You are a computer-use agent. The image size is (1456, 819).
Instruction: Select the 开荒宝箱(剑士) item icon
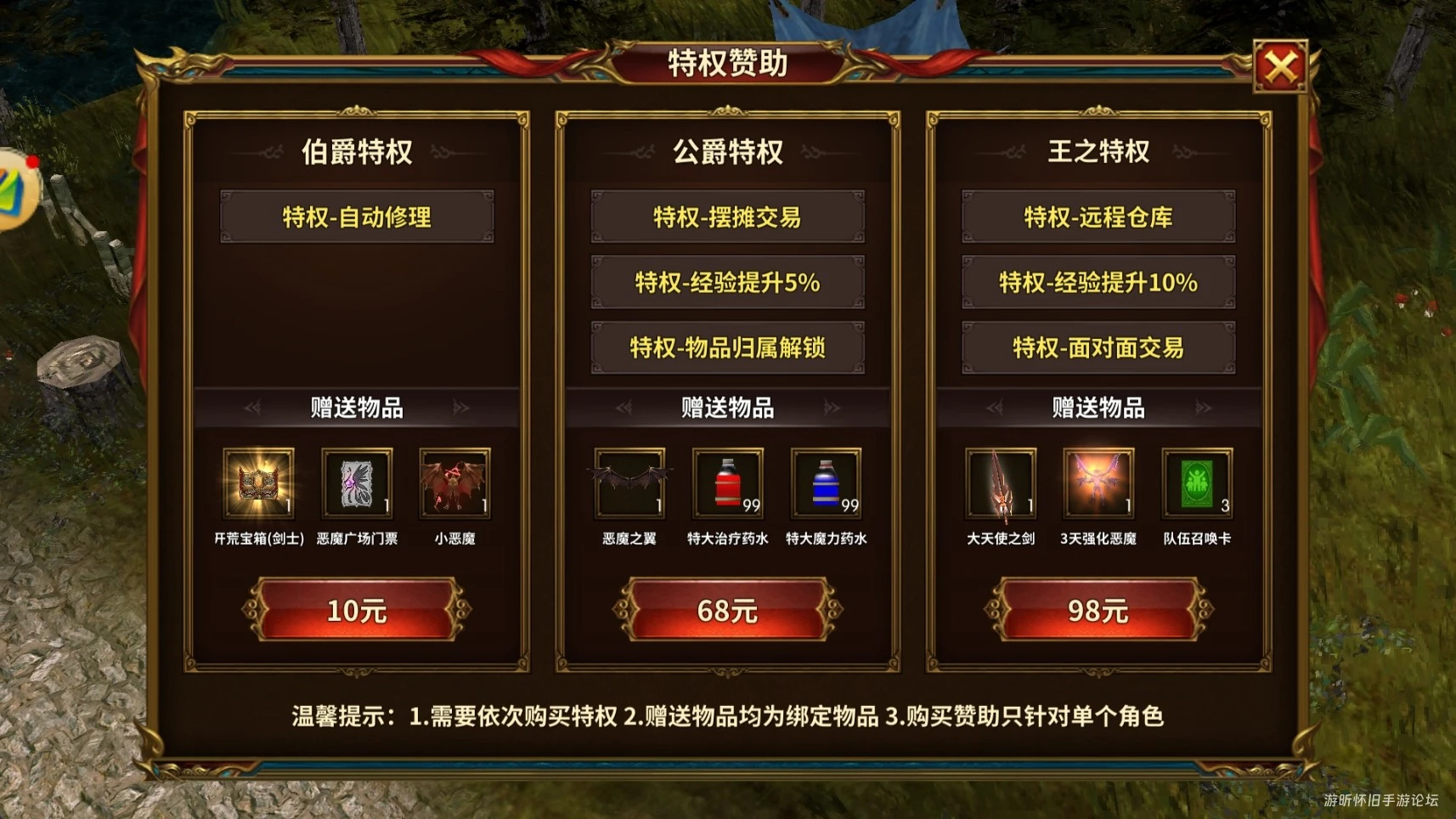click(x=259, y=485)
